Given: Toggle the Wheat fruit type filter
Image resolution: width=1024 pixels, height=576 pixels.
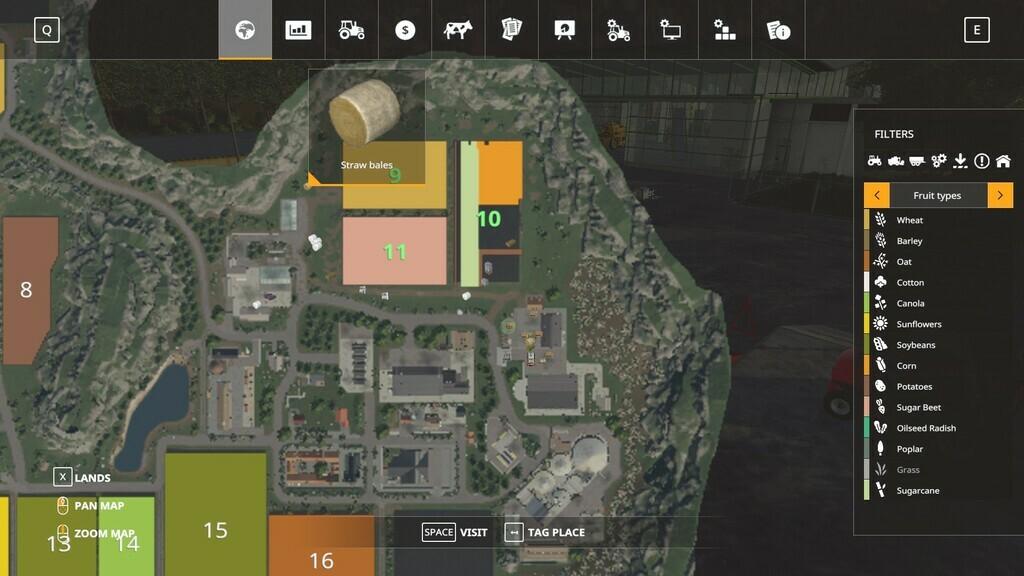Looking at the screenshot, I should pos(909,220).
